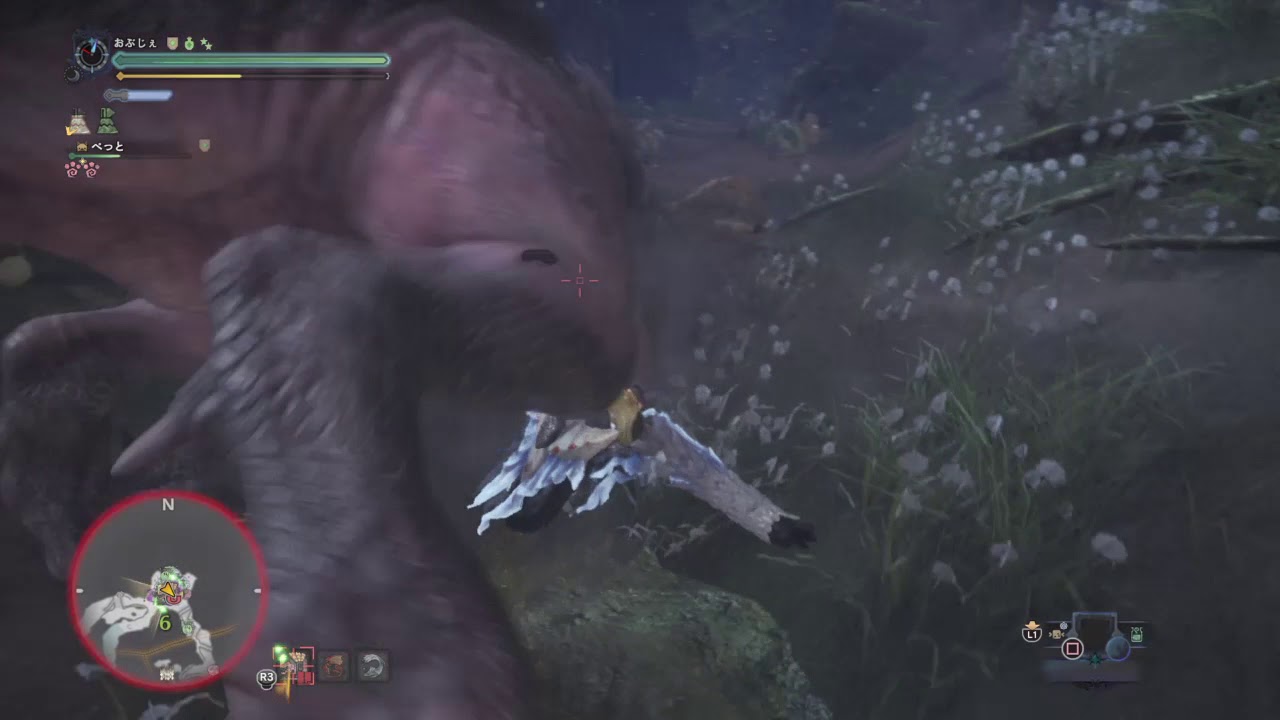Select the star buff icons near player name
1280x720 pixels.
pos(205,43)
